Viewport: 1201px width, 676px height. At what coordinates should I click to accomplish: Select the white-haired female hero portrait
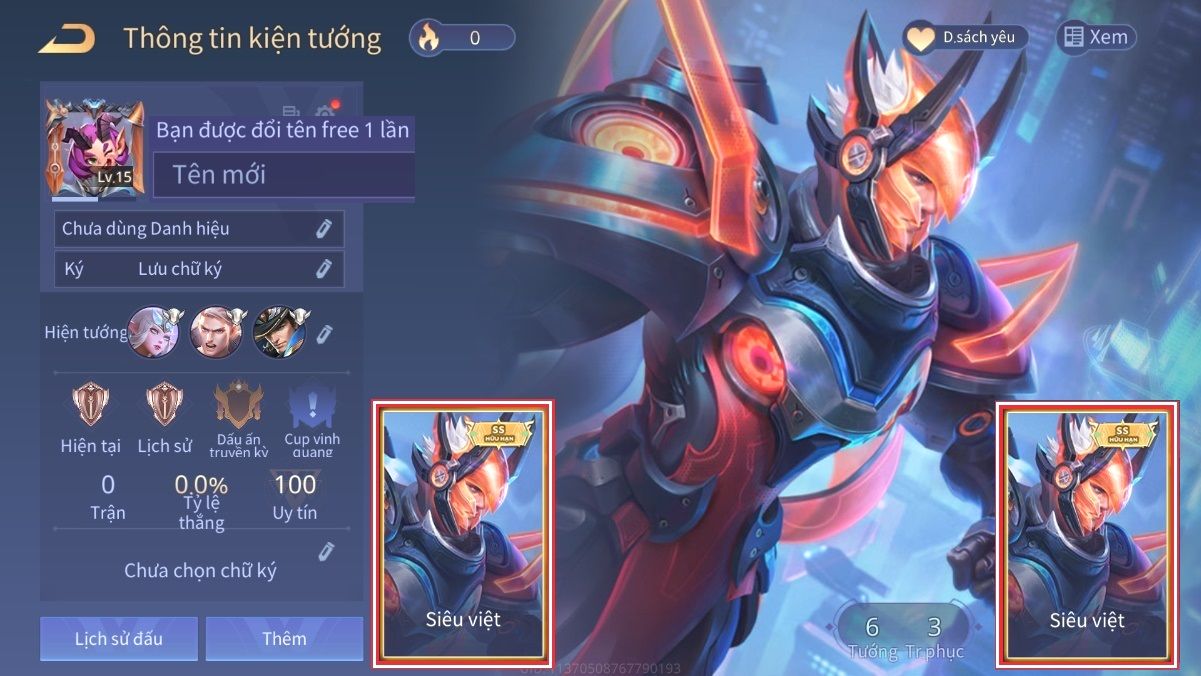(153, 332)
